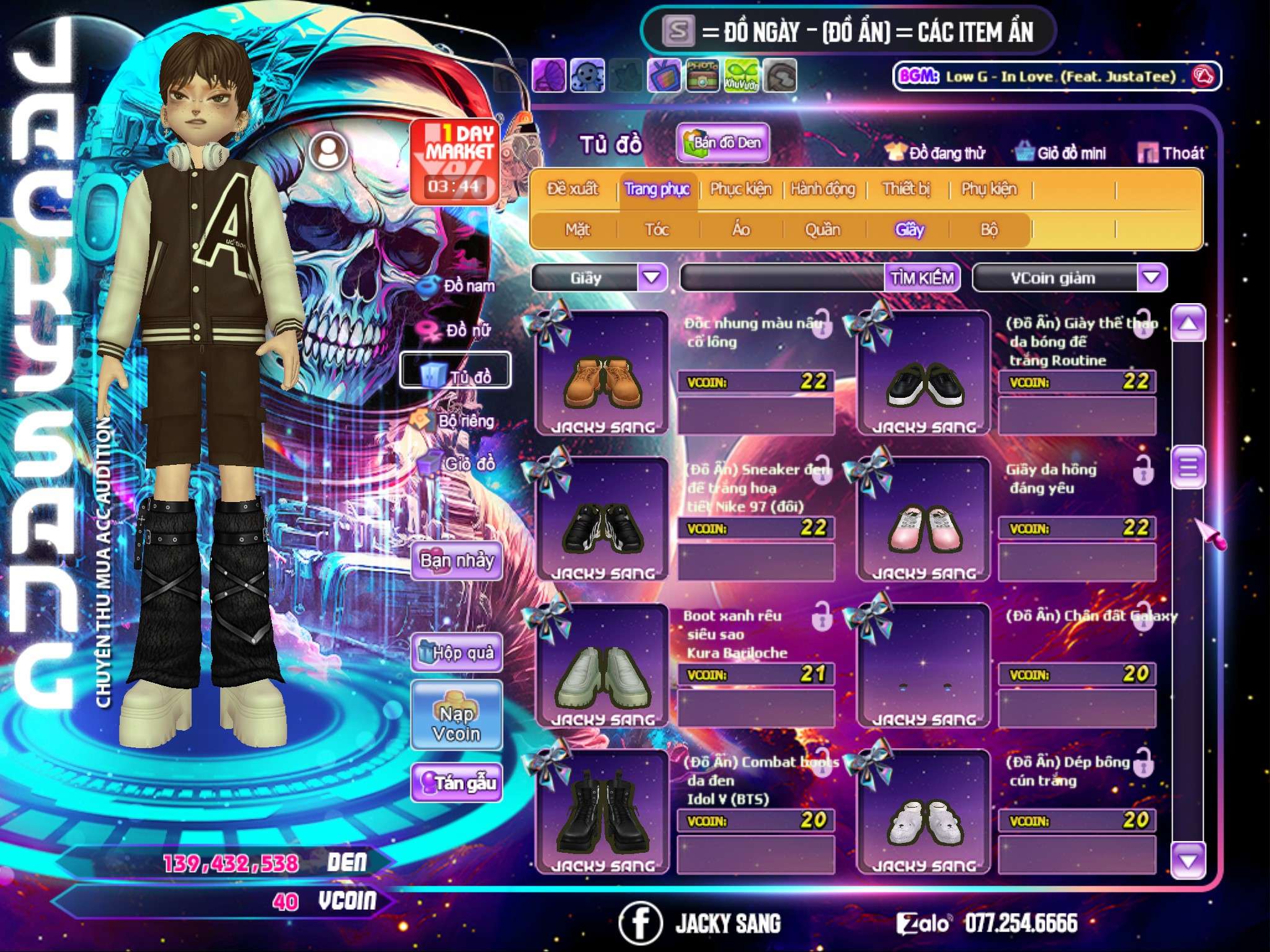Open the Đồ nam men's shop
1270x952 pixels.
click(458, 286)
